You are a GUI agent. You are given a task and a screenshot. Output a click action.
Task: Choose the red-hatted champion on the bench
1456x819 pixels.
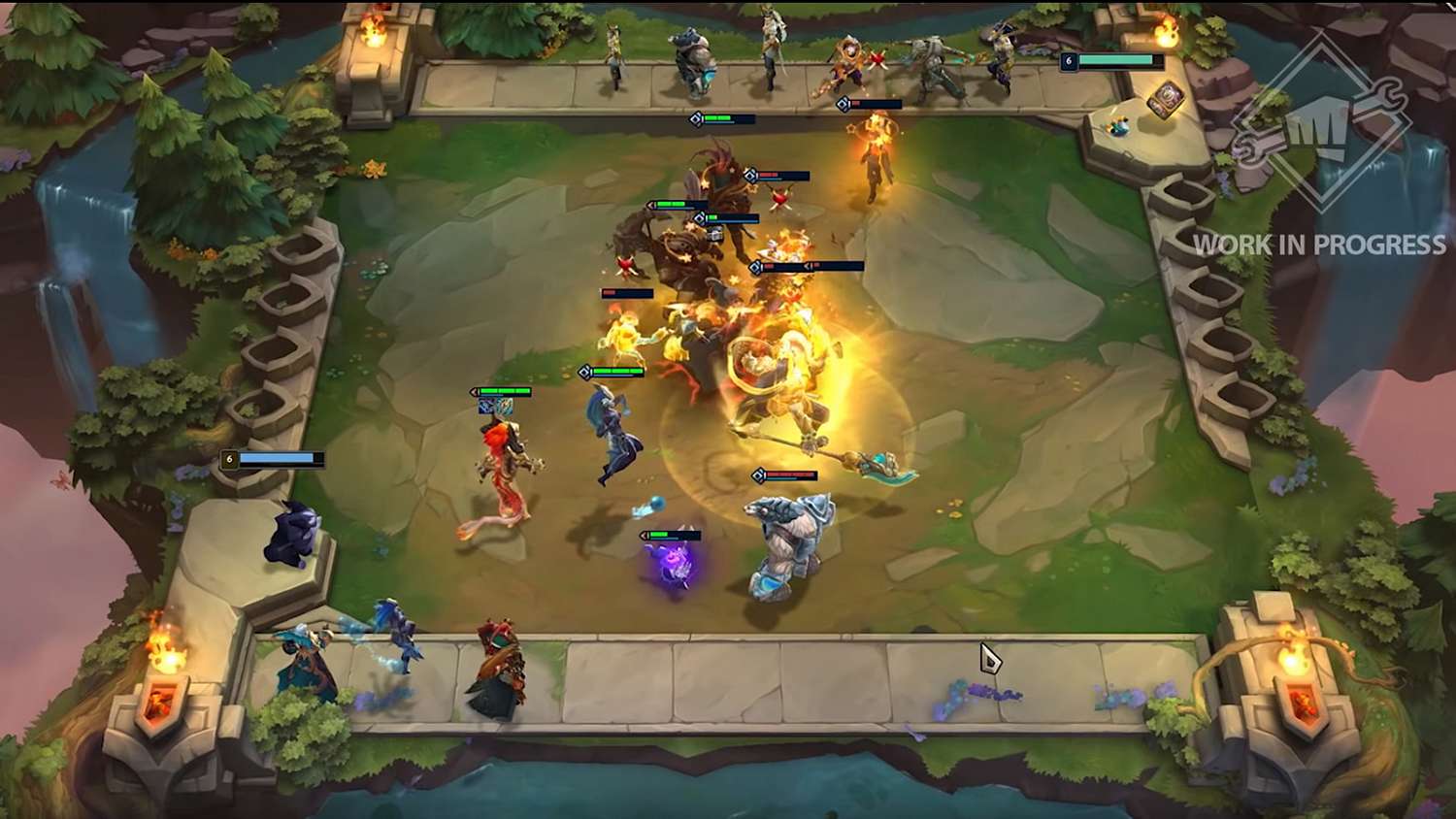point(498,670)
